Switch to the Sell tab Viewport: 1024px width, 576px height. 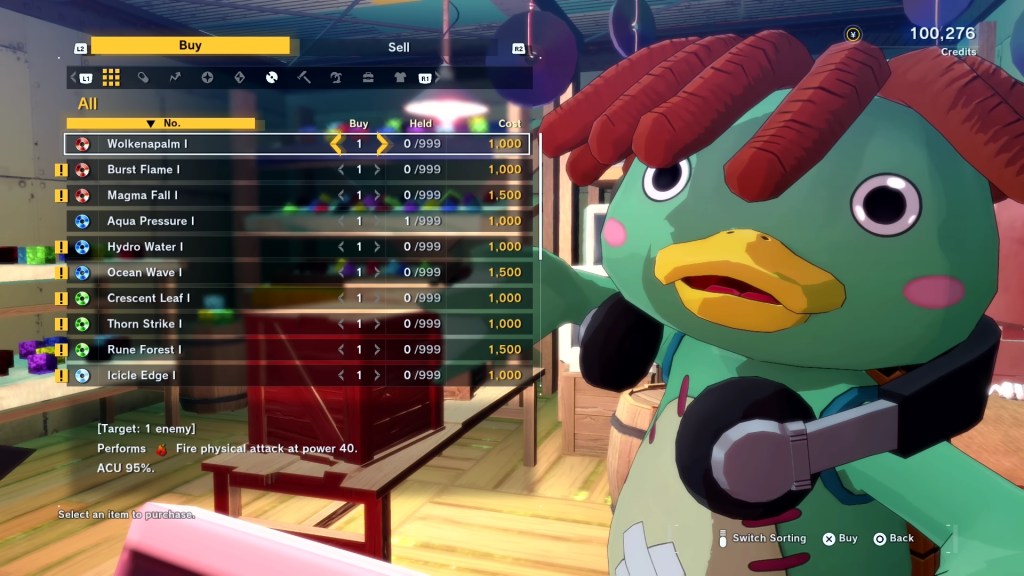click(x=398, y=47)
